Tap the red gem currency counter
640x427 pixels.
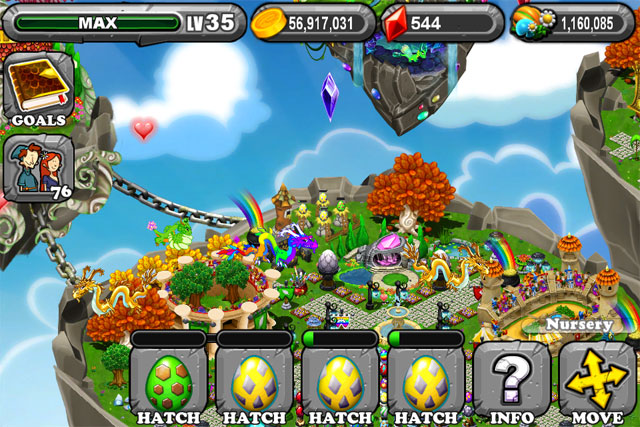click(441, 22)
